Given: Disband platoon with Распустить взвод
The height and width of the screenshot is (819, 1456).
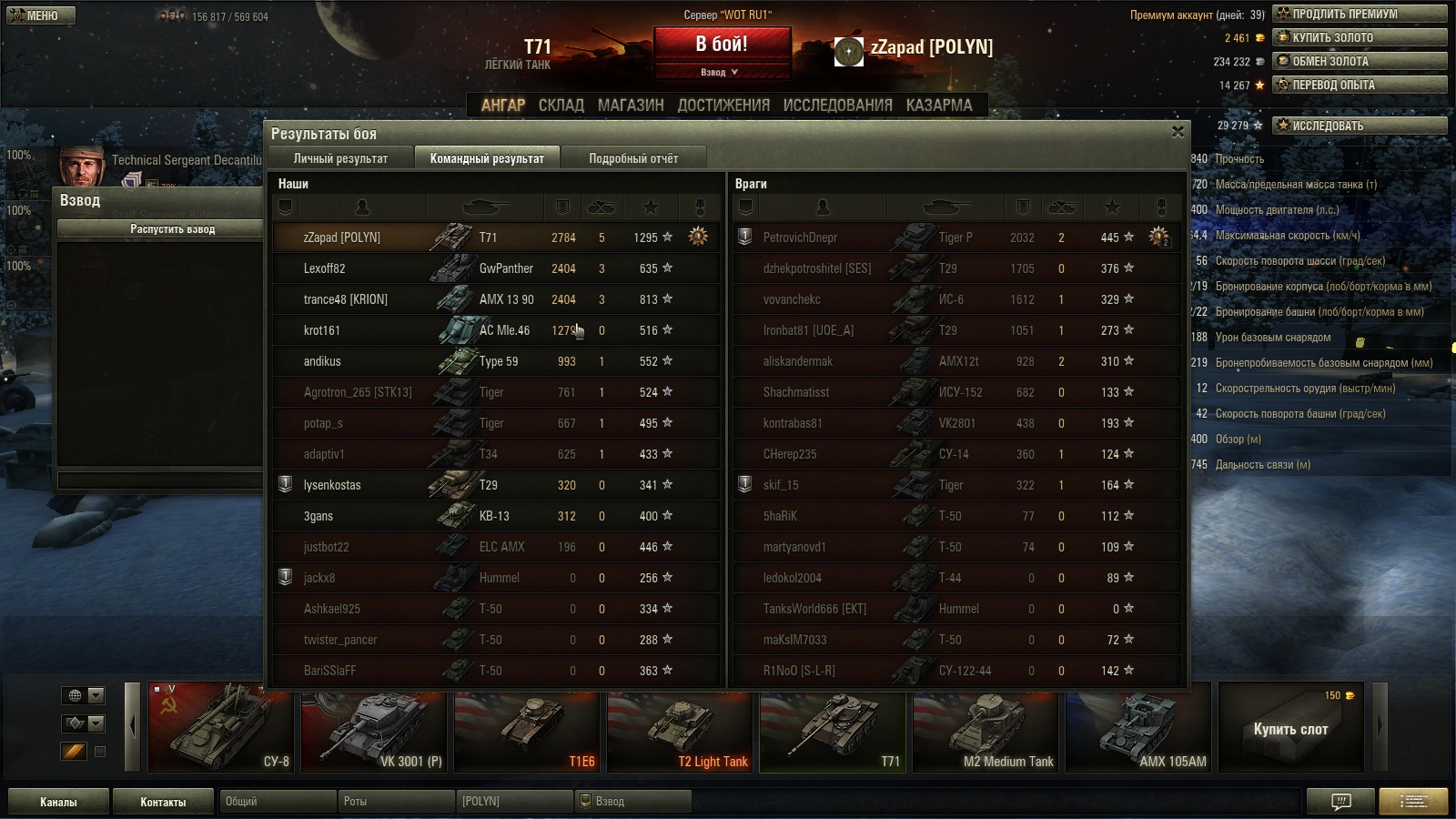Looking at the screenshot, I should (x=172, y=229).
